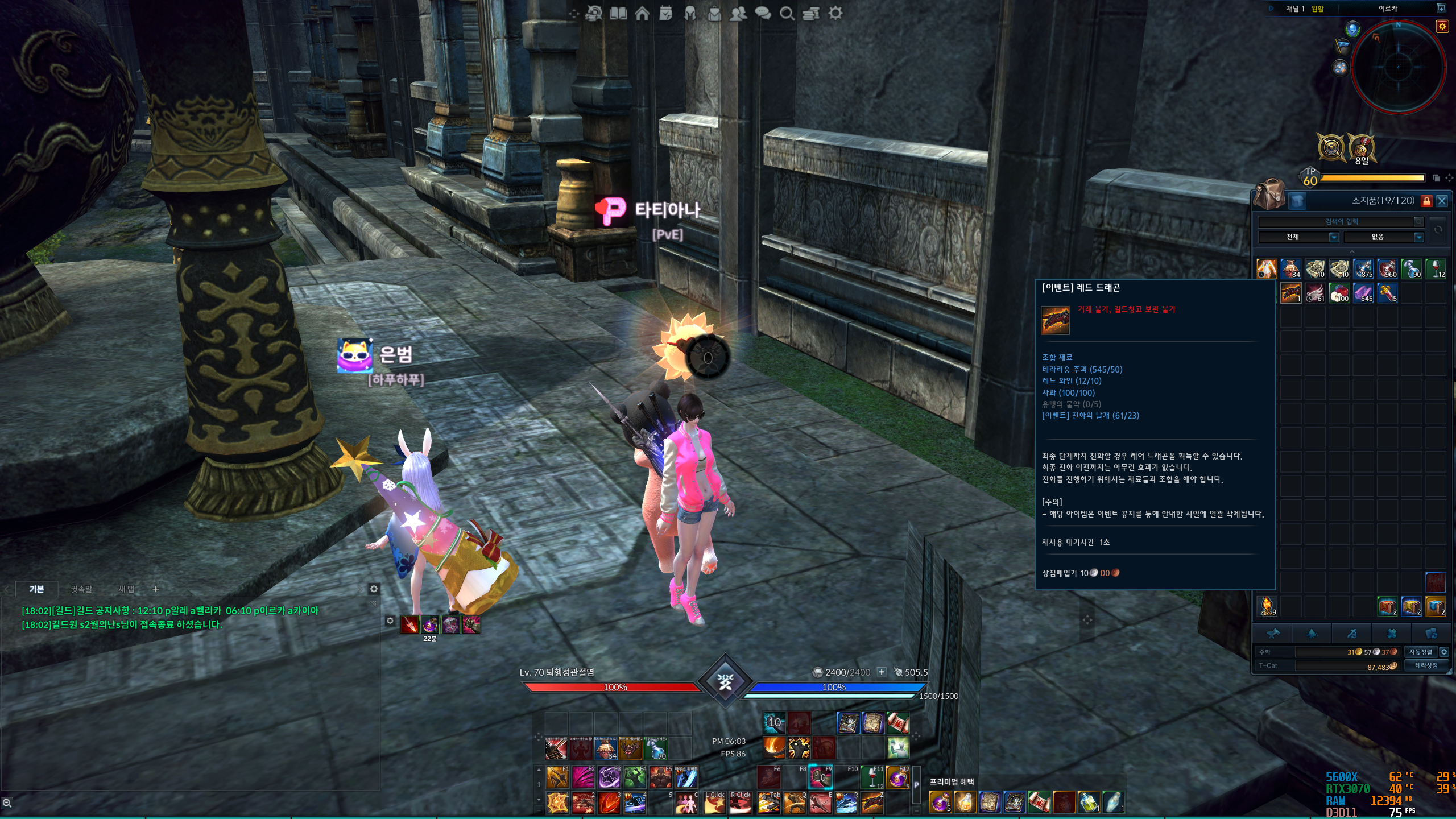Screen dimensions: 1456x819
Task: Open the friends icon in top menu
Action: 738,13
